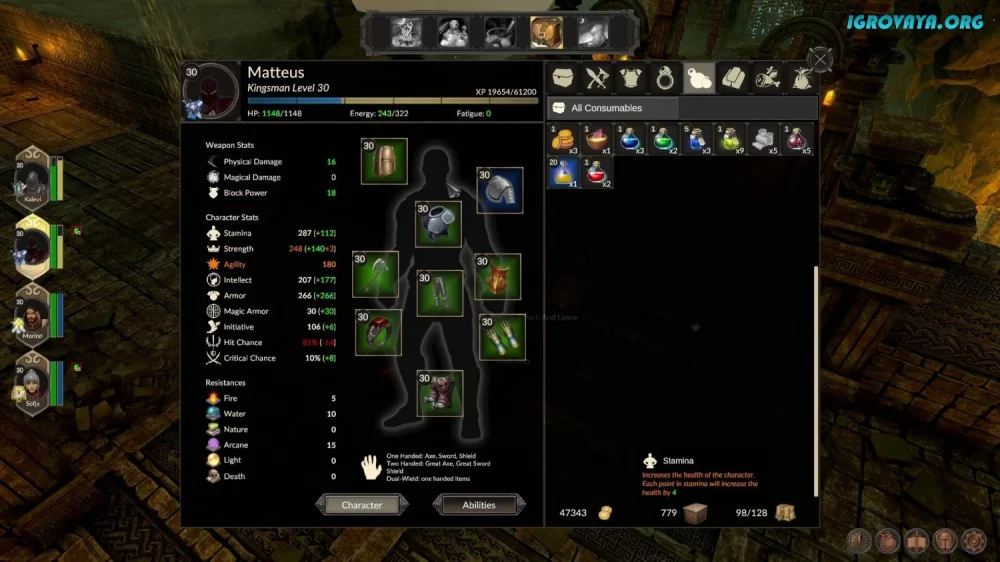The height and width of the screenshot is (562, 1000).
Task: Open the ring accessories inventory tab
Action: pos(665,78)
